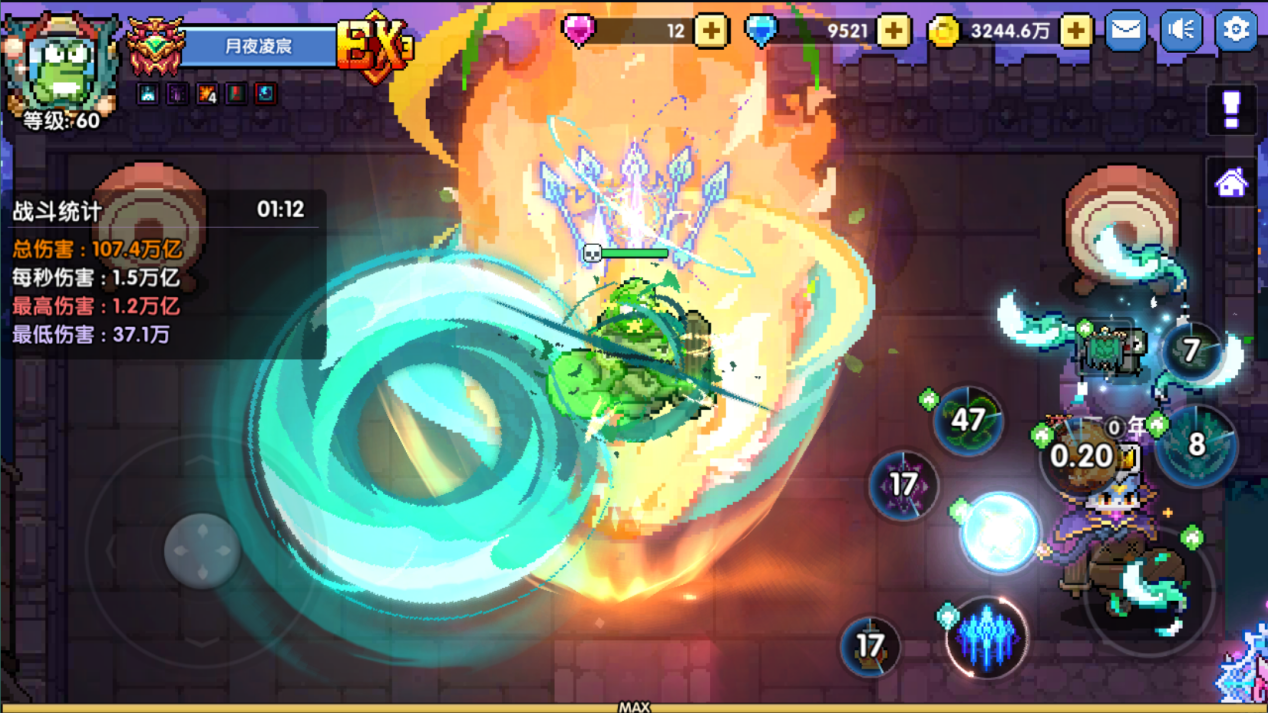Show the exclamation mark notice
Viewport: 1268px width, 713px height.
tap(1232, 109)
